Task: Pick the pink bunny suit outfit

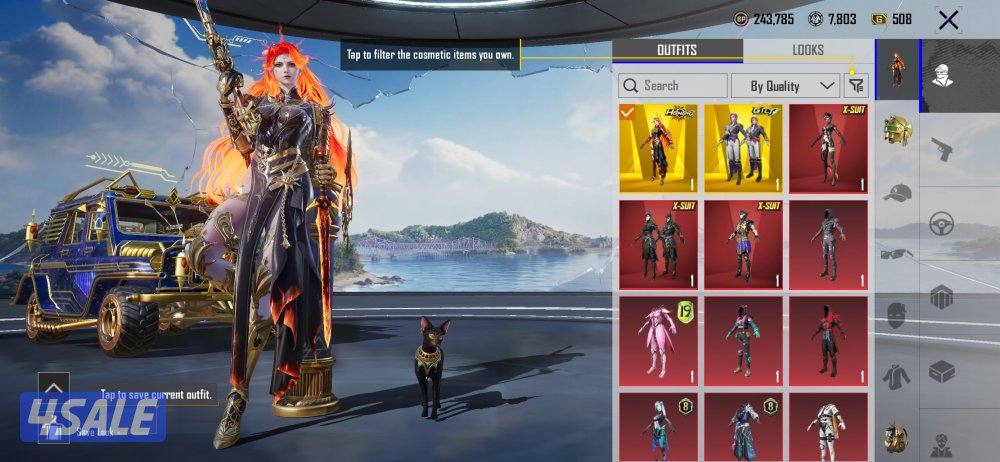Action: 658,341
